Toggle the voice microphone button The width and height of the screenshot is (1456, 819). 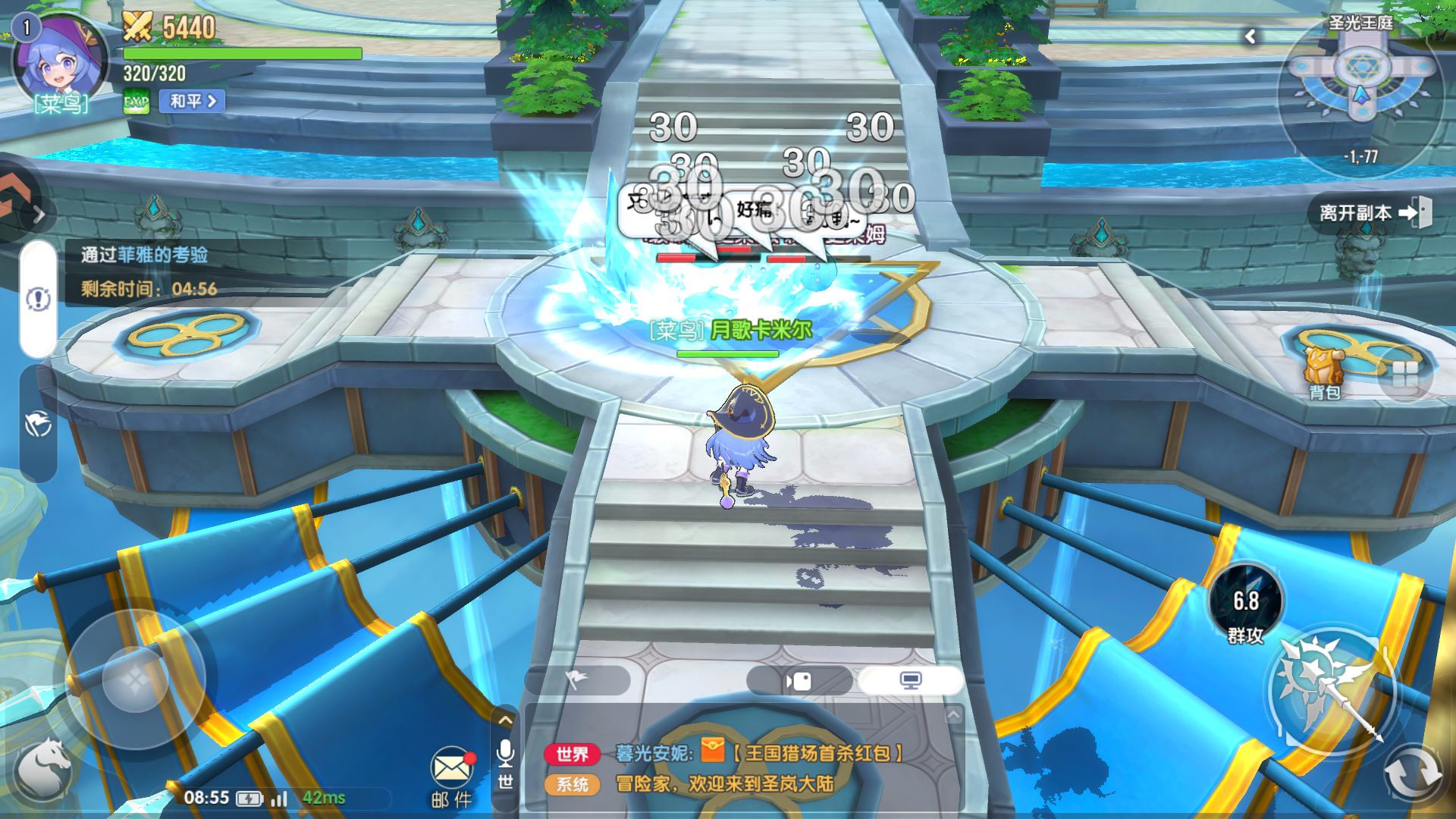click(505, 753)
